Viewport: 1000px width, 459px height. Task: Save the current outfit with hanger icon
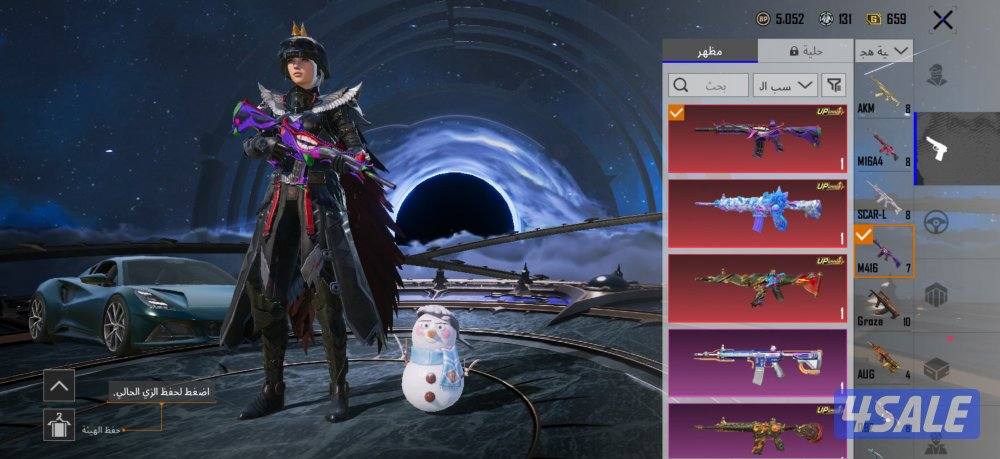(59, 424)
